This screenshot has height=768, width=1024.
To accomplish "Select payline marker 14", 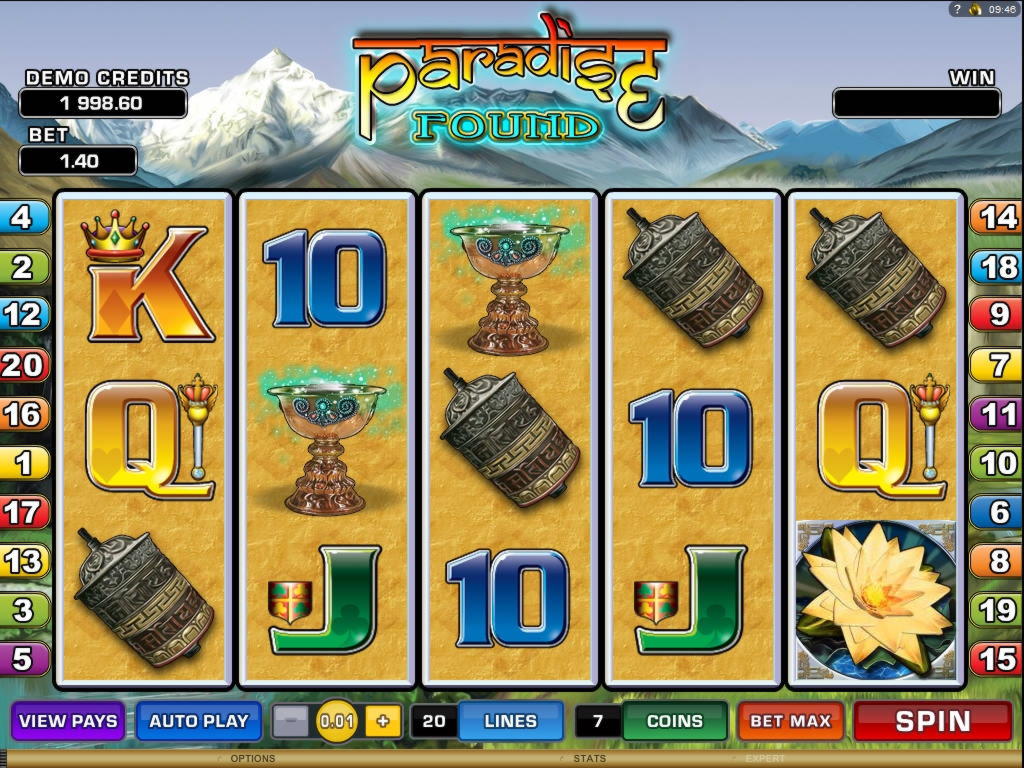I will pos(996,217).
